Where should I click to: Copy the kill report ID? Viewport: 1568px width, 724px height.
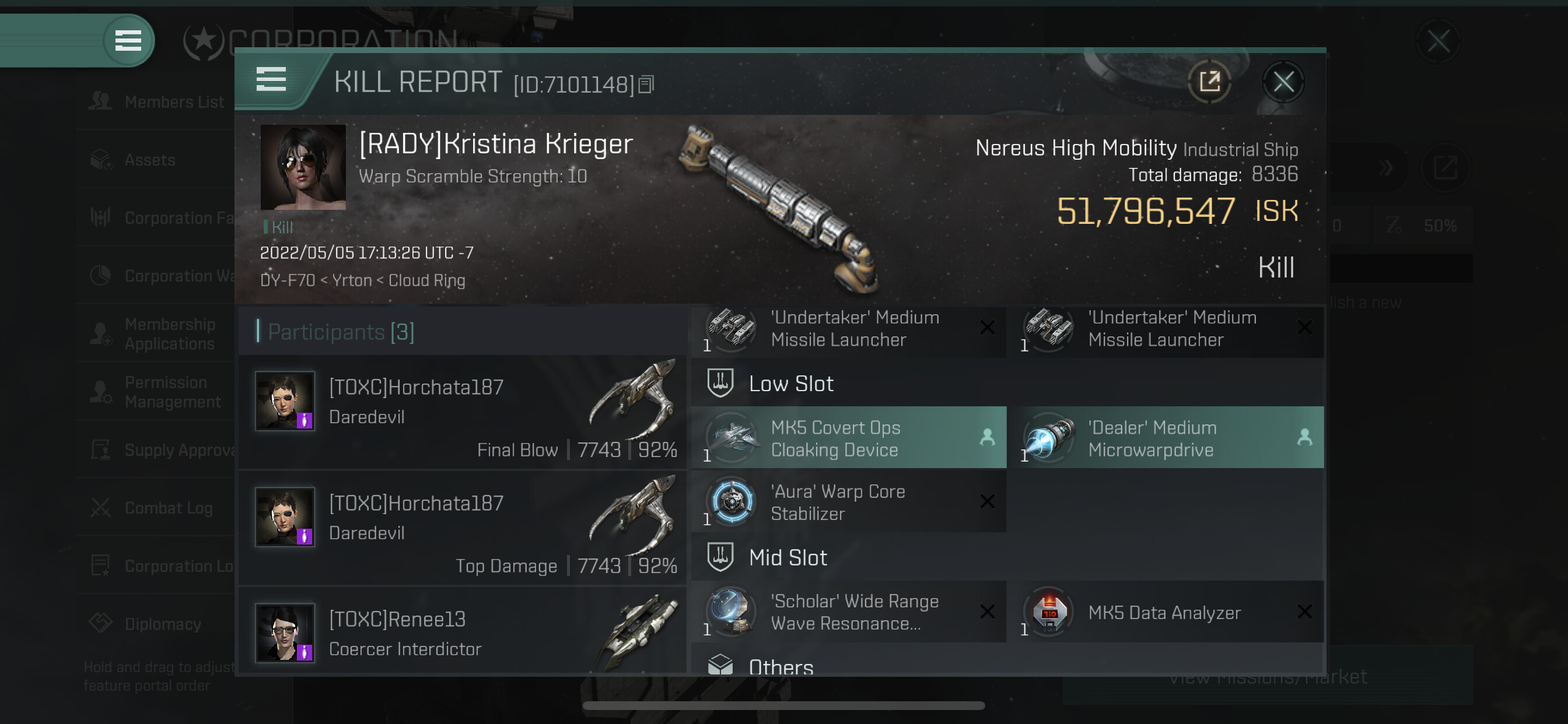646,85
